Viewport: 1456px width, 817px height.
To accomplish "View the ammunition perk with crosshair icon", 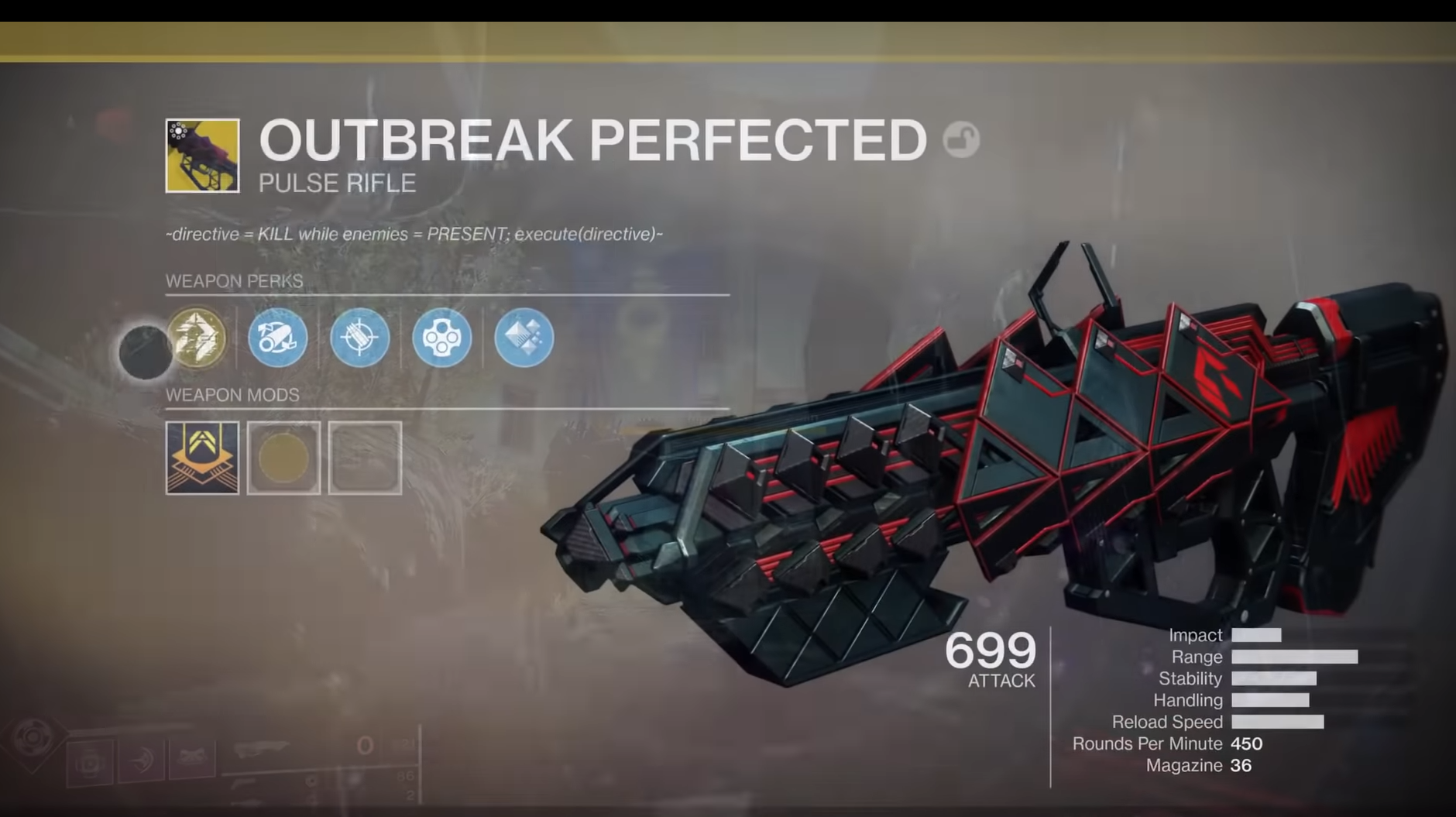I will [360, 338].
